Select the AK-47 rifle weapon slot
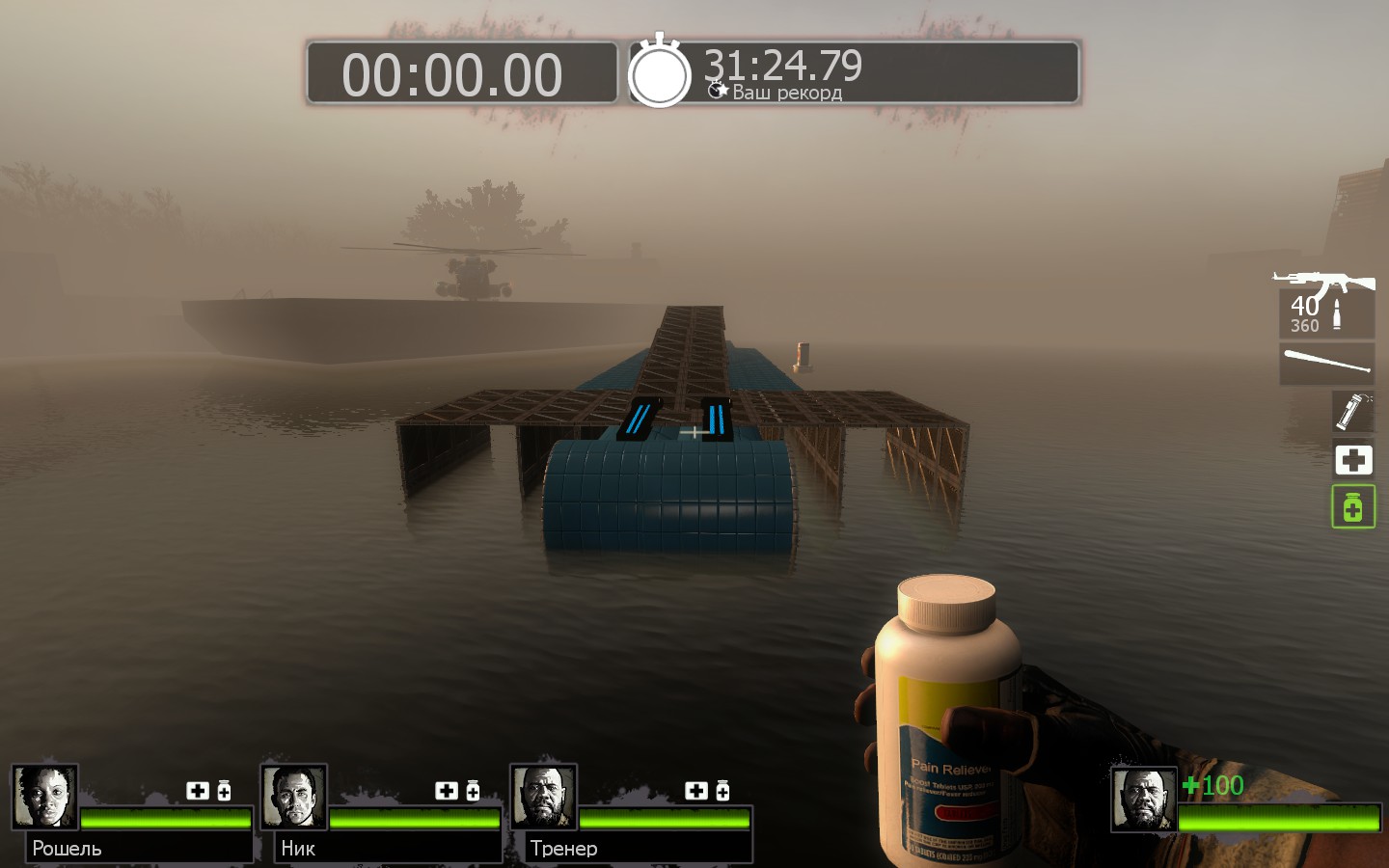Screen dimensions: 1389x868 [x=1325, y=301]
